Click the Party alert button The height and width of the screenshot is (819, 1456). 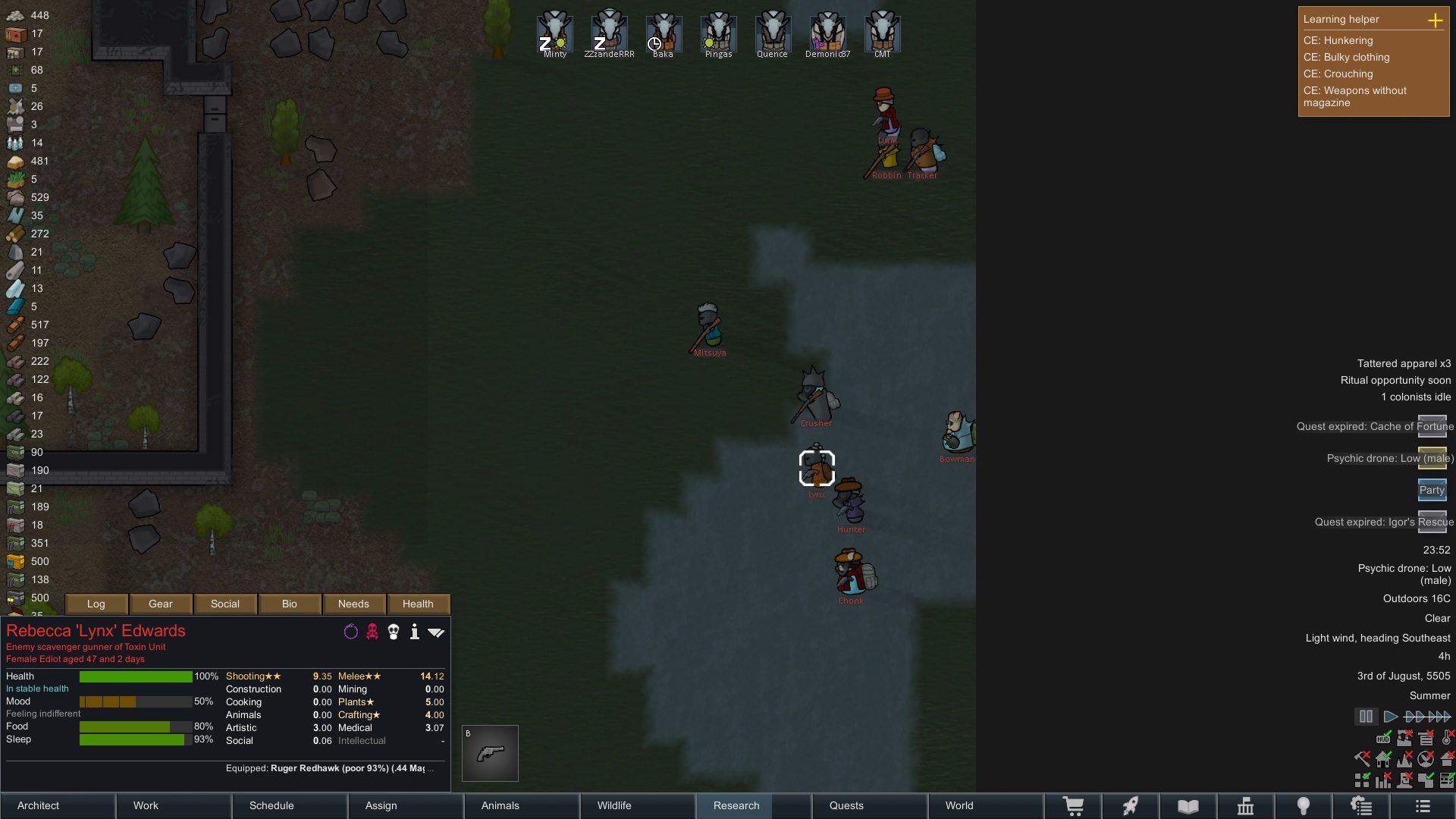1432,490
